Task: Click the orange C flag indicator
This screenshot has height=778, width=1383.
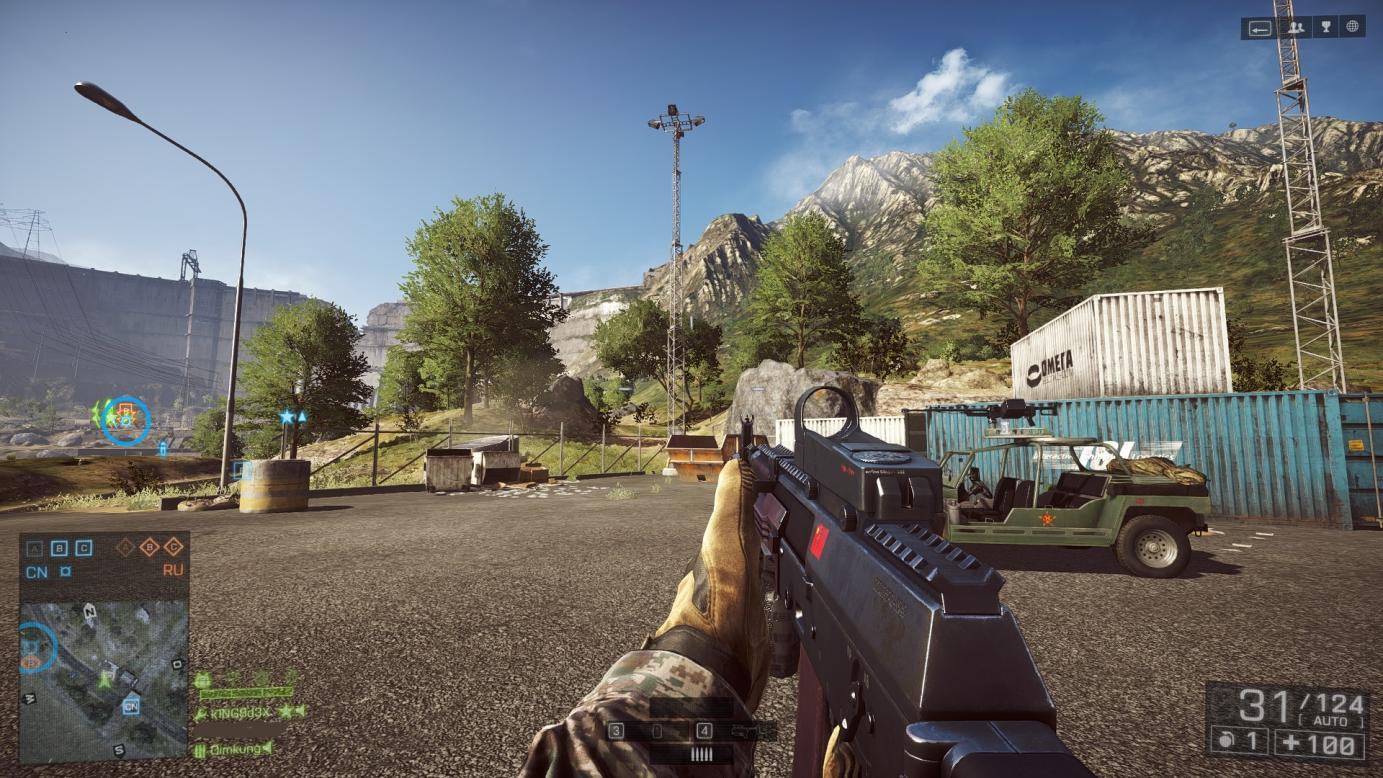Action: click(x=173, y=546)
